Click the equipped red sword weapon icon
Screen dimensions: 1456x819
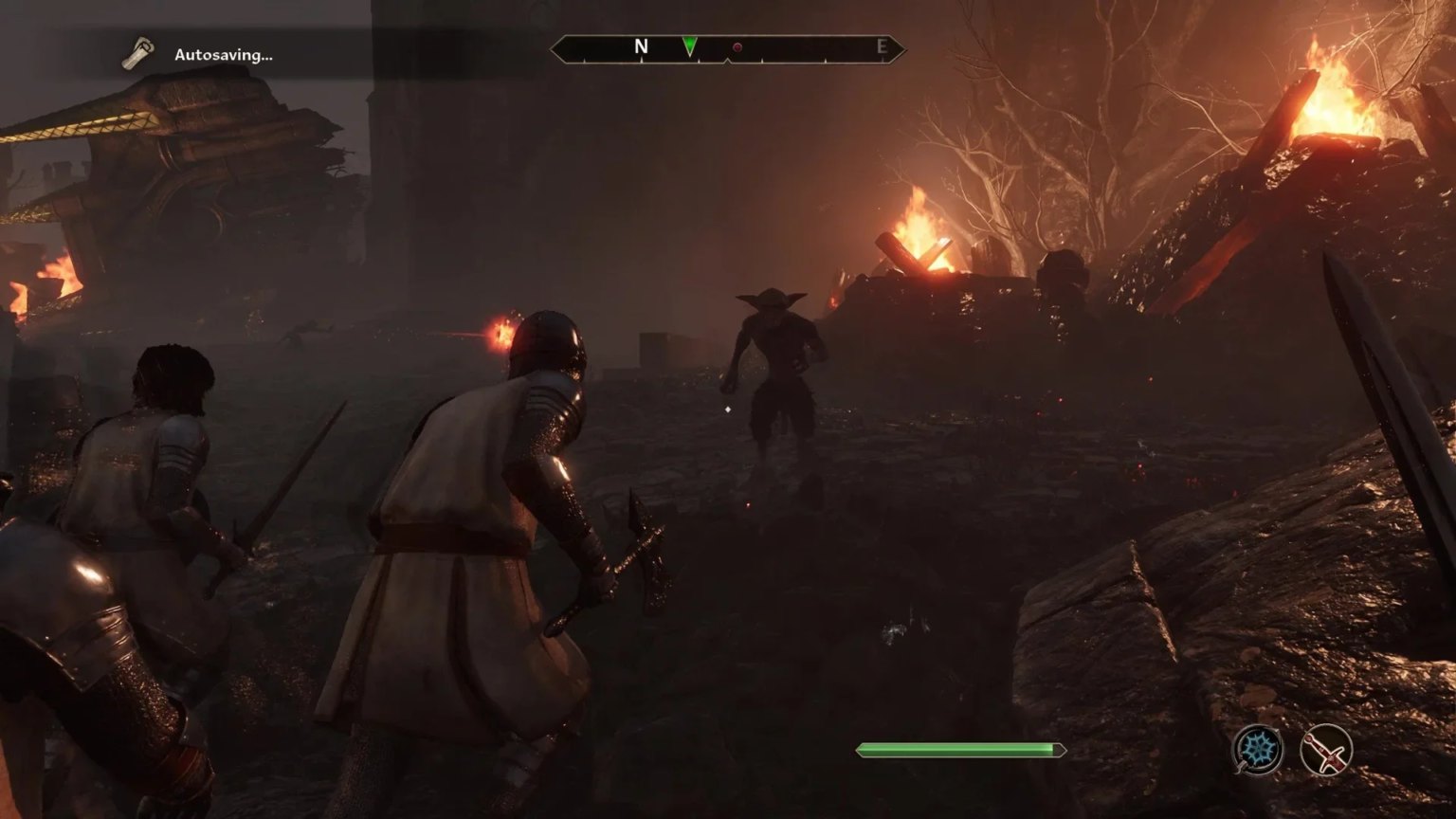[1325, 750]
